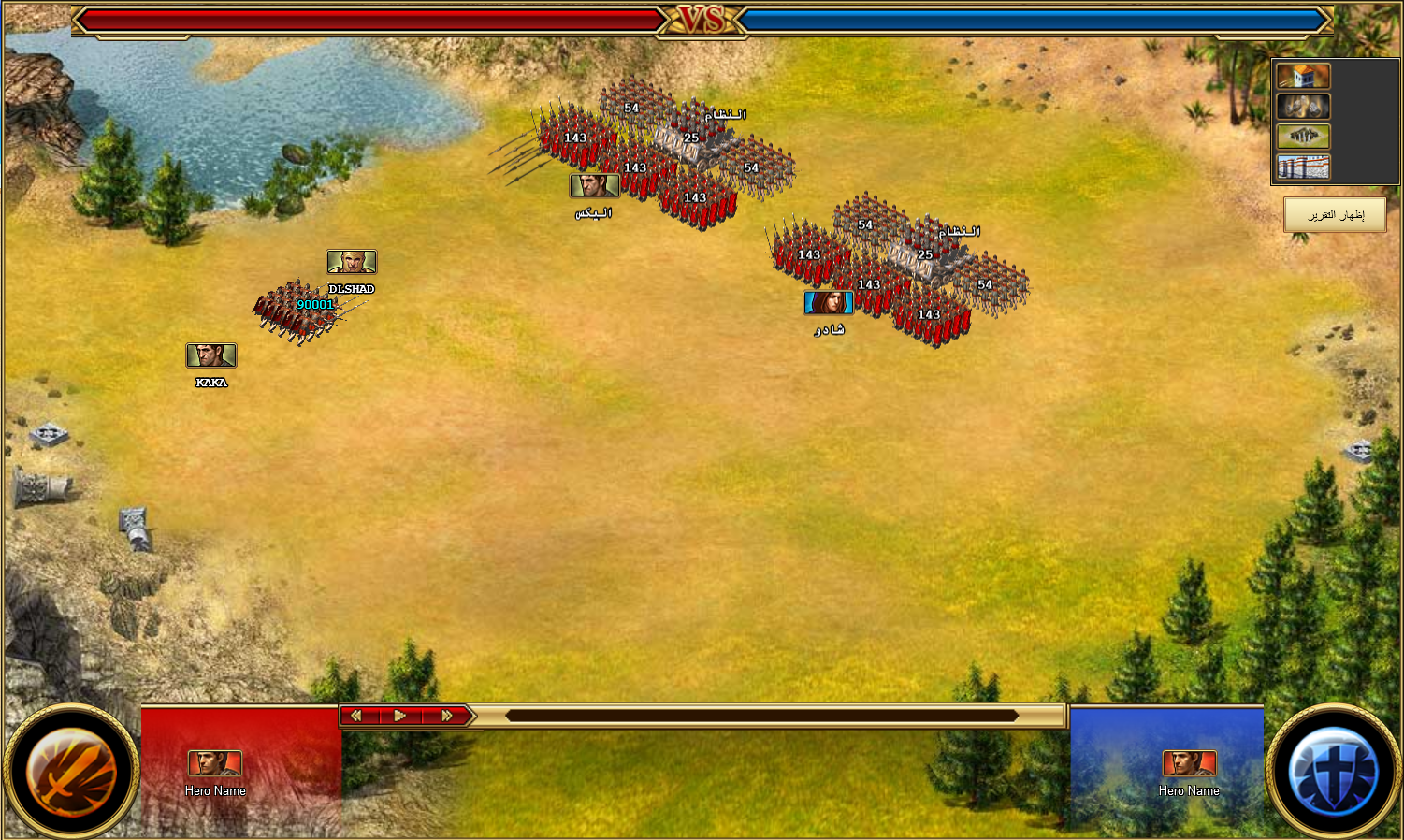Click the battle replay progress bar
The width and height of the screenshot is (1404, 840).
coord(761,716)
